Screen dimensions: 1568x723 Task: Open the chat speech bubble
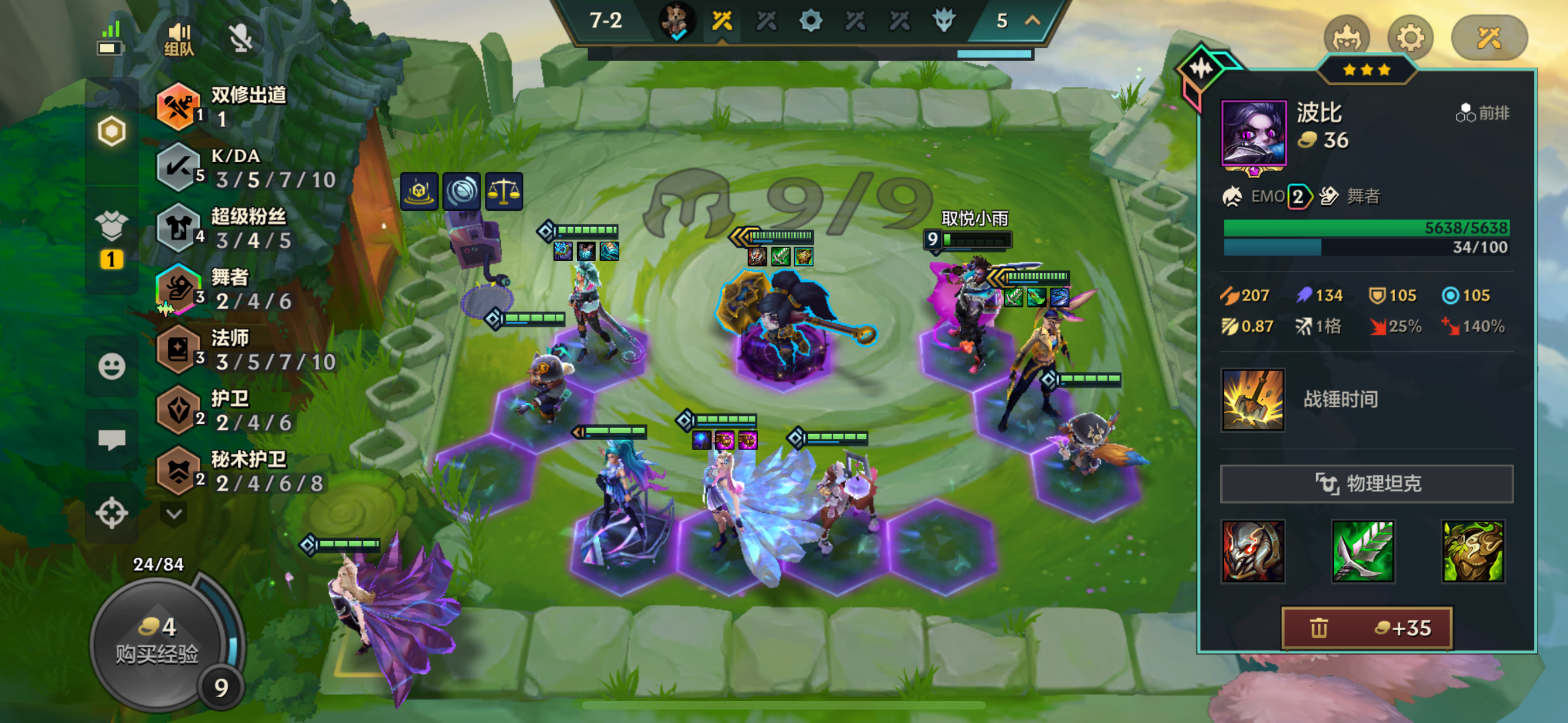tap(112, 439)
